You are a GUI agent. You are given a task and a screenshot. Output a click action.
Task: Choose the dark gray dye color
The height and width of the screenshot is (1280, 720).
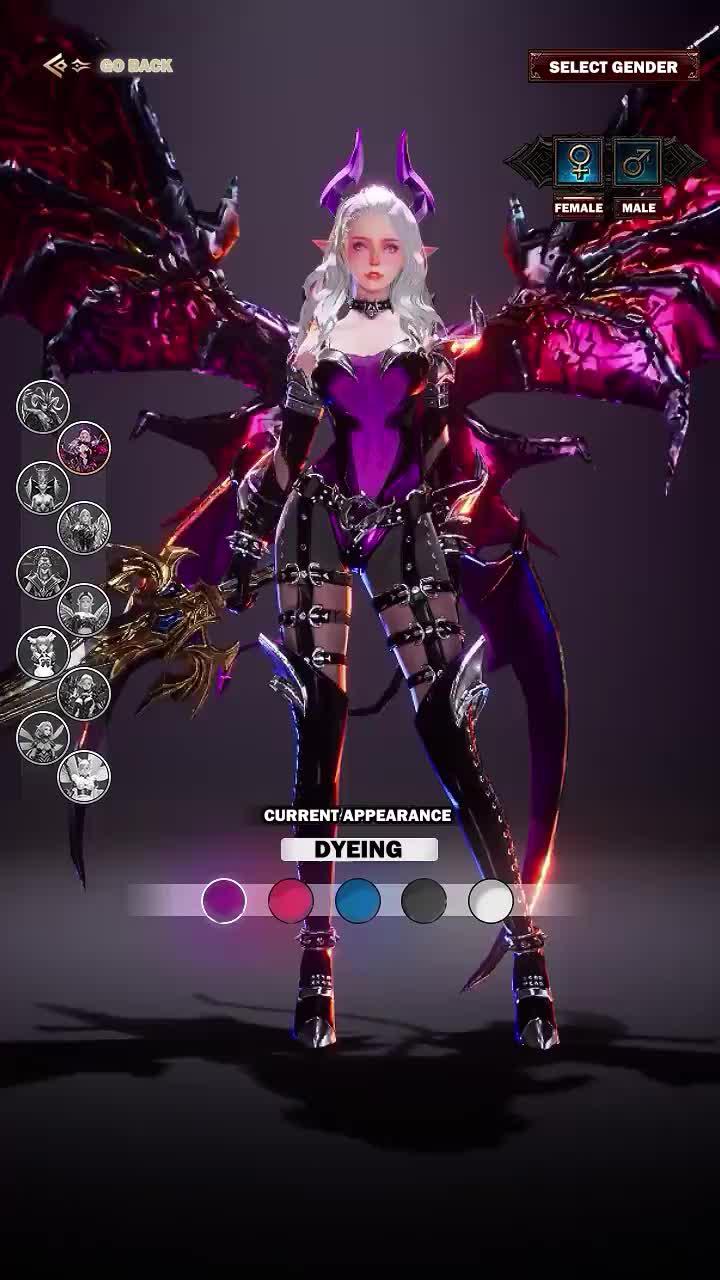point(424,901)
